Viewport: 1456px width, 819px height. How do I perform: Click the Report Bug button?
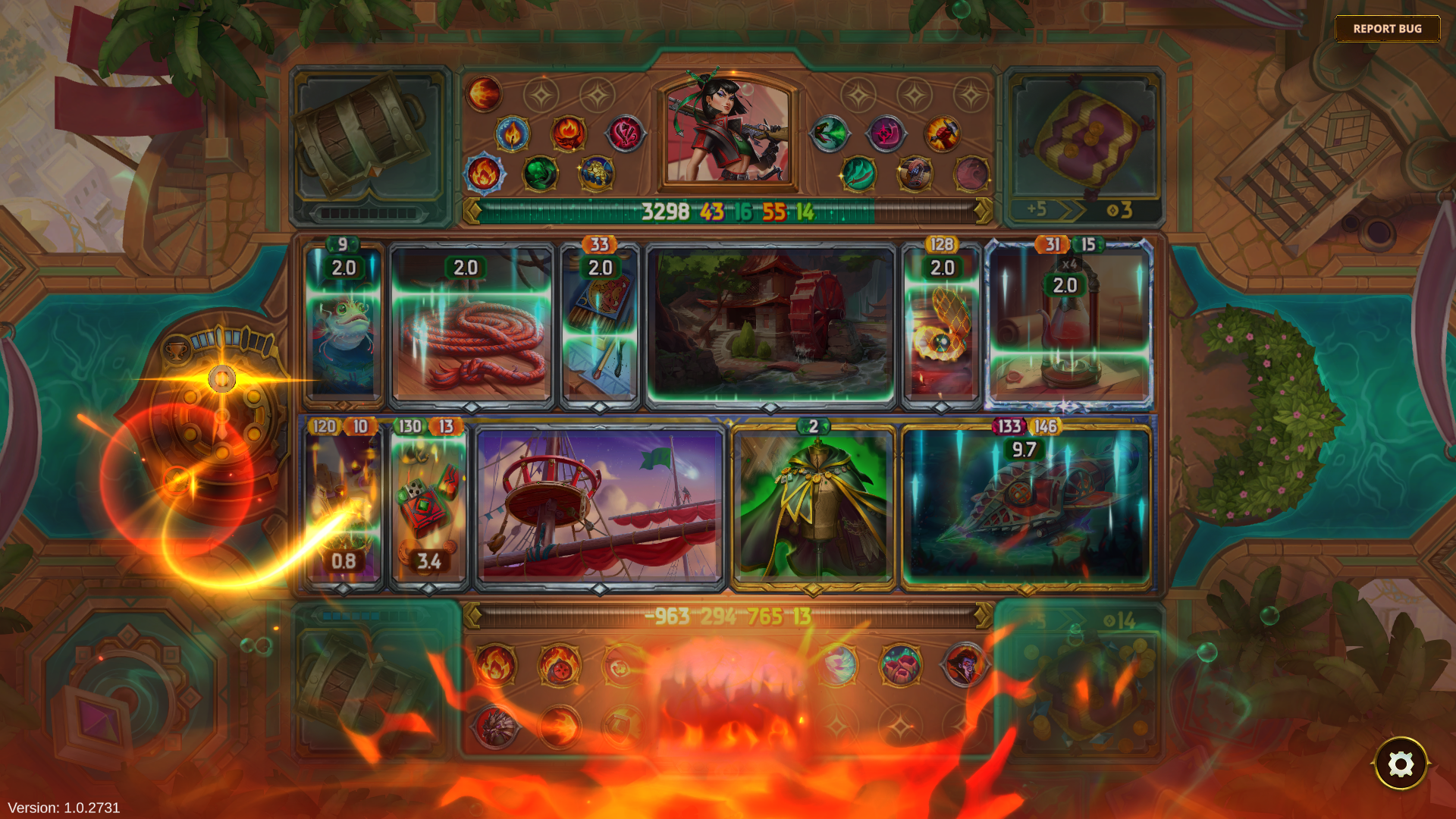click(1387, 29)
